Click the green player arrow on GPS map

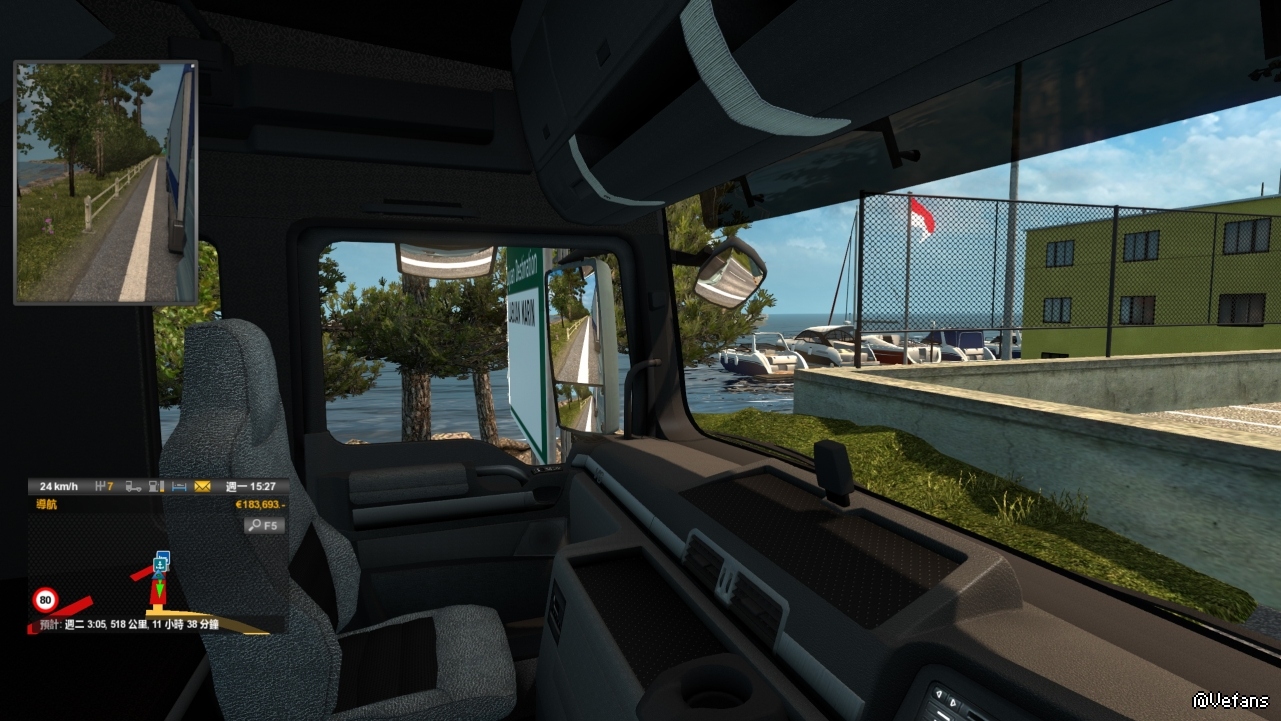158,587
